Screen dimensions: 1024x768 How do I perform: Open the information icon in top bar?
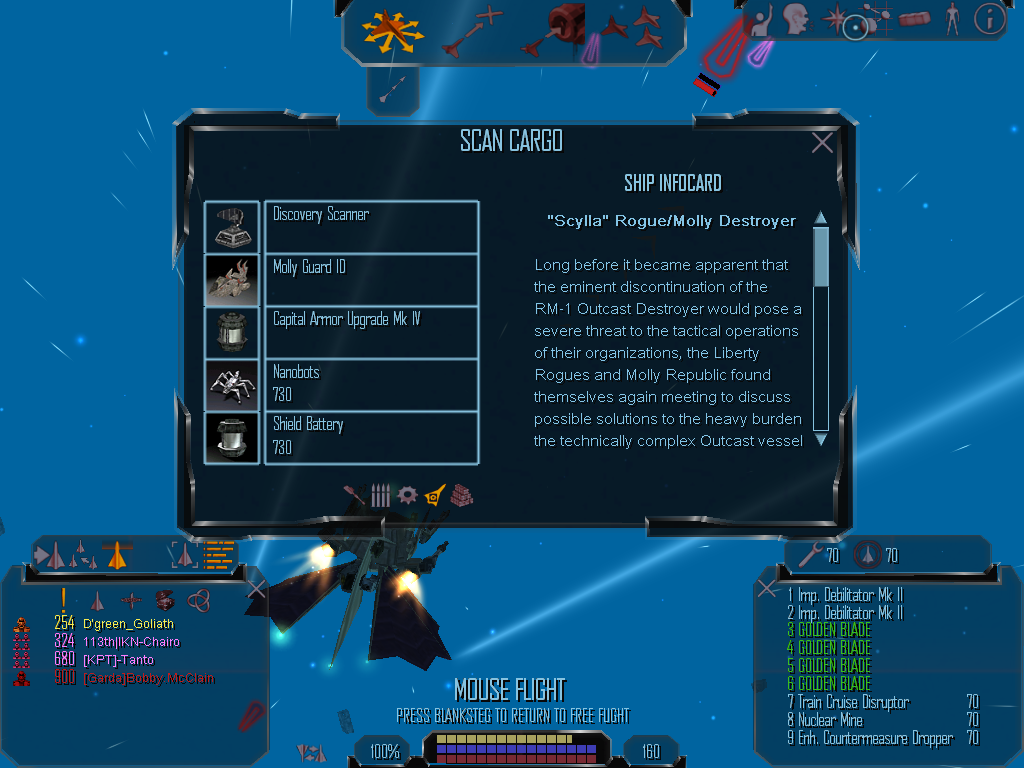point(989,18)
